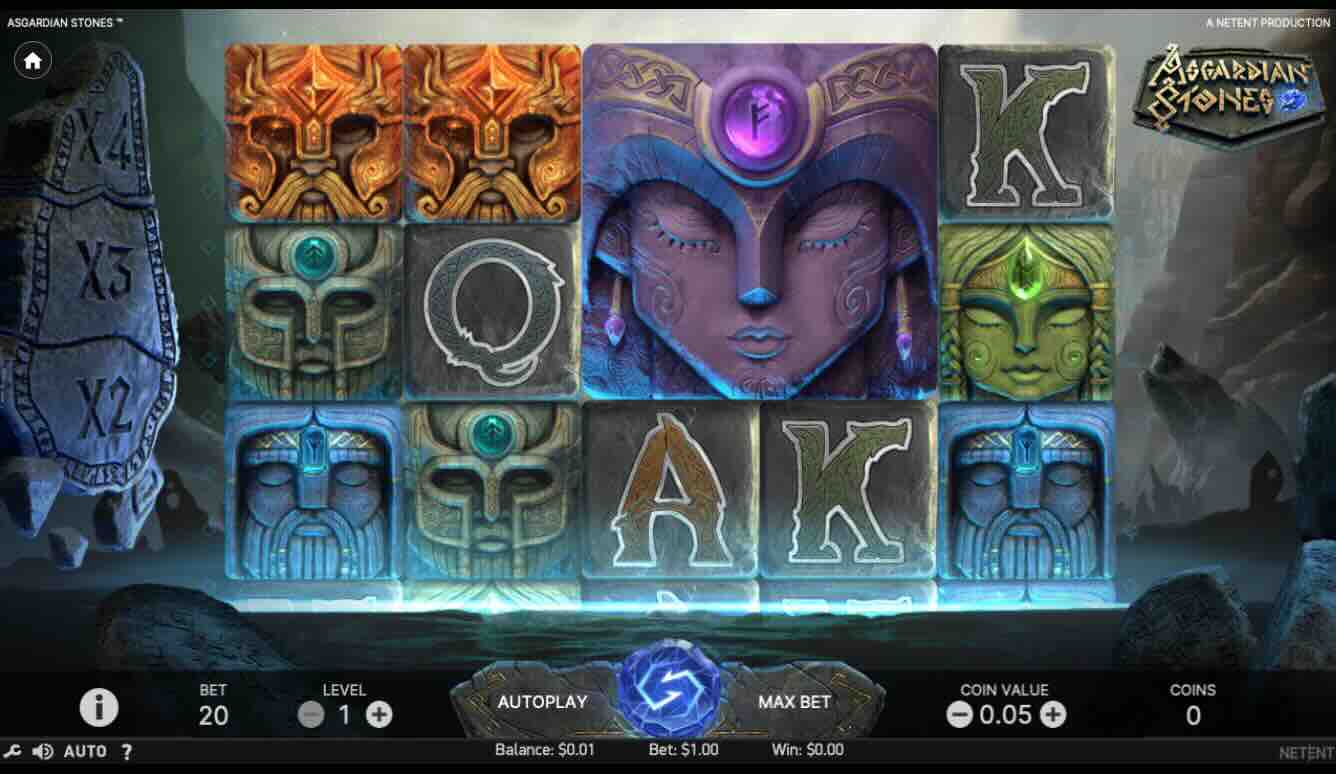The width and height of the screenshot is (1336, 774).
Task: Click the Home button in top-left corner
Action: click(32, 60)
